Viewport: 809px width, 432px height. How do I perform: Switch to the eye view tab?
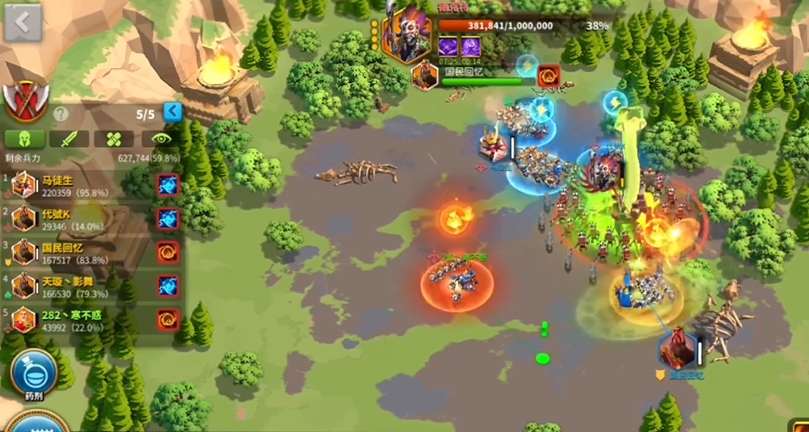[x=160, y=139]
